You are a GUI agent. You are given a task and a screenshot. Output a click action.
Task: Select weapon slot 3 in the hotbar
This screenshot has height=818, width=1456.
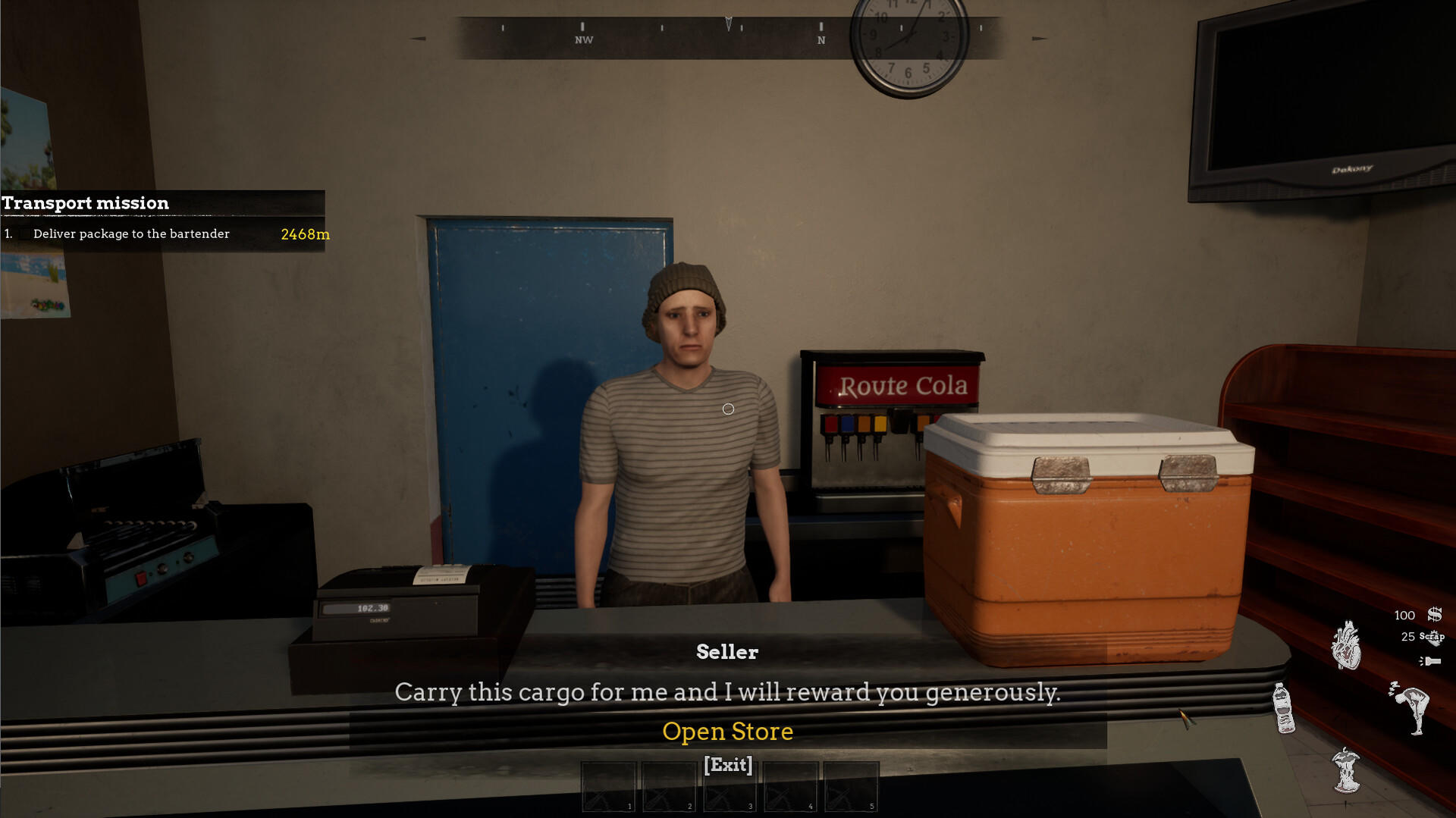pos(730,786)
